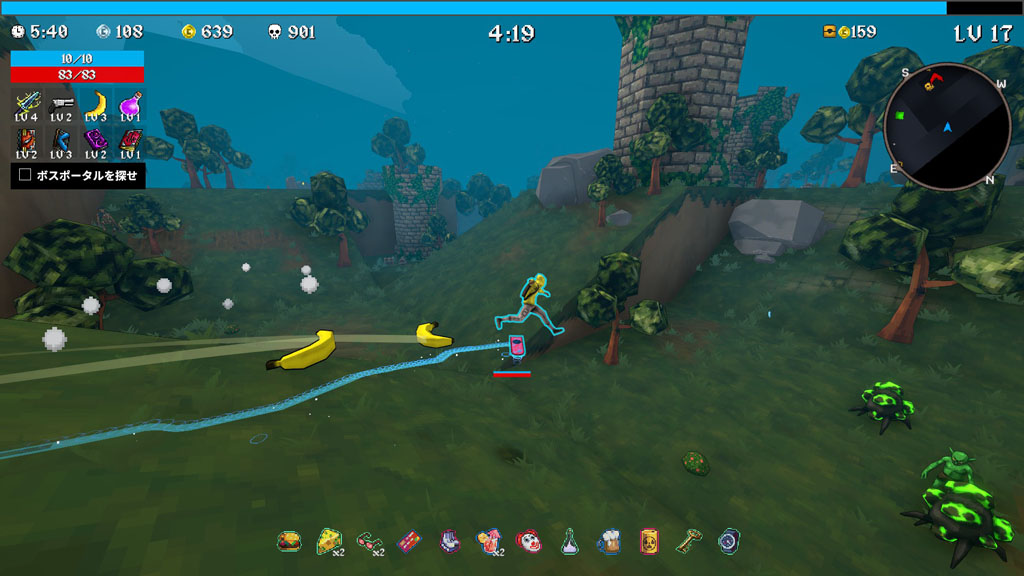Image resolution: width=1024 pixels, height=576 pixels.
Task: Click the wristwatch item icon
Action: tap(729, 541)
